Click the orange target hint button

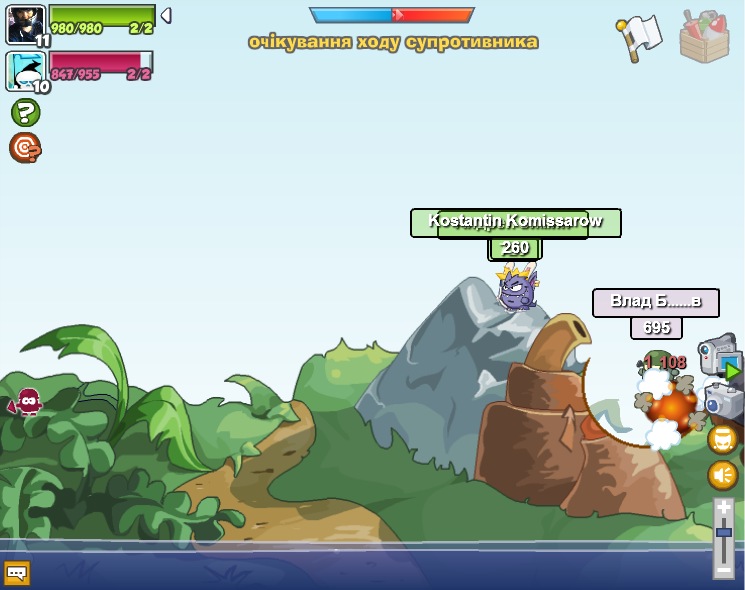coord(25,148)
